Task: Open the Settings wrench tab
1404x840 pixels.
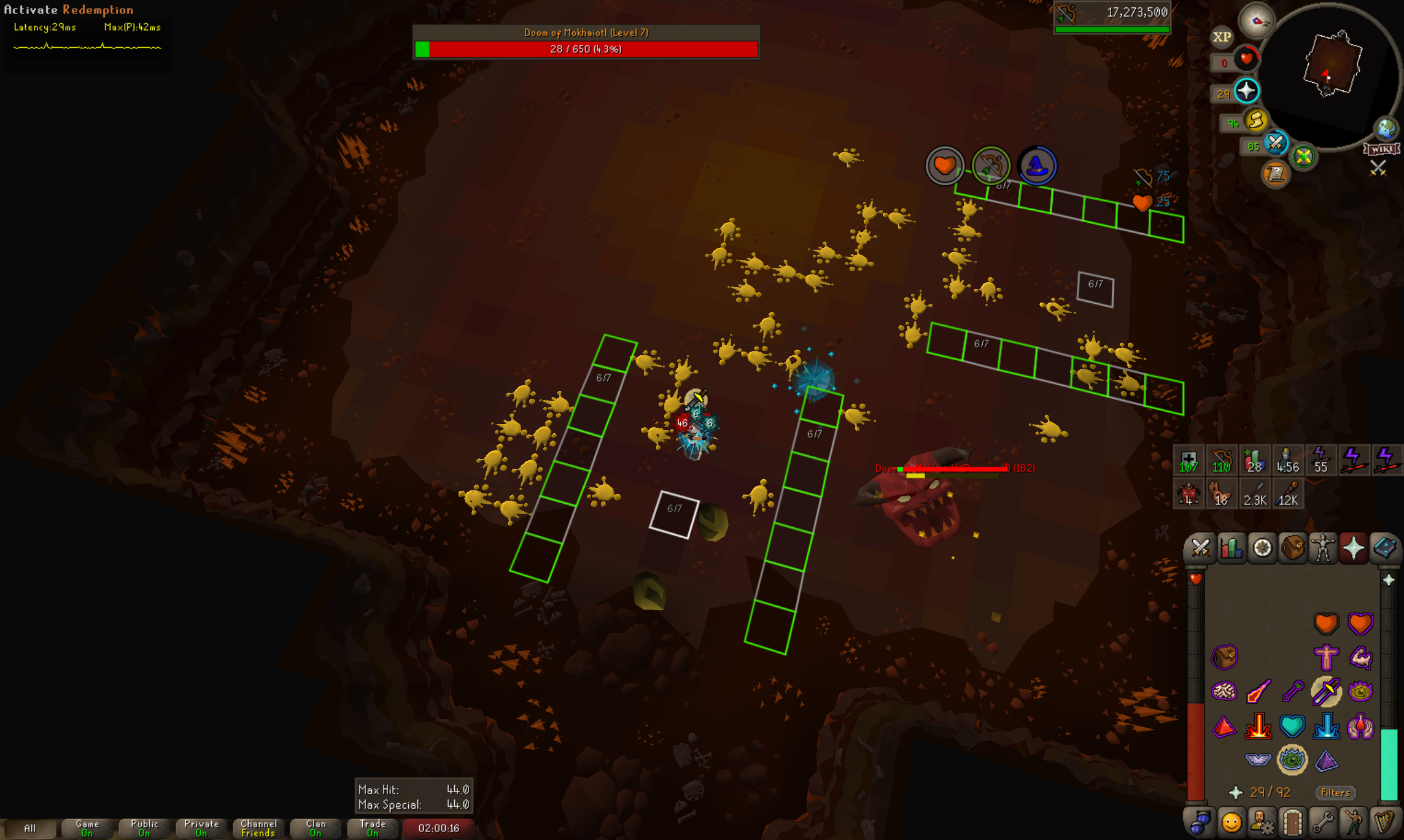Action: (x=1323, y=822)
